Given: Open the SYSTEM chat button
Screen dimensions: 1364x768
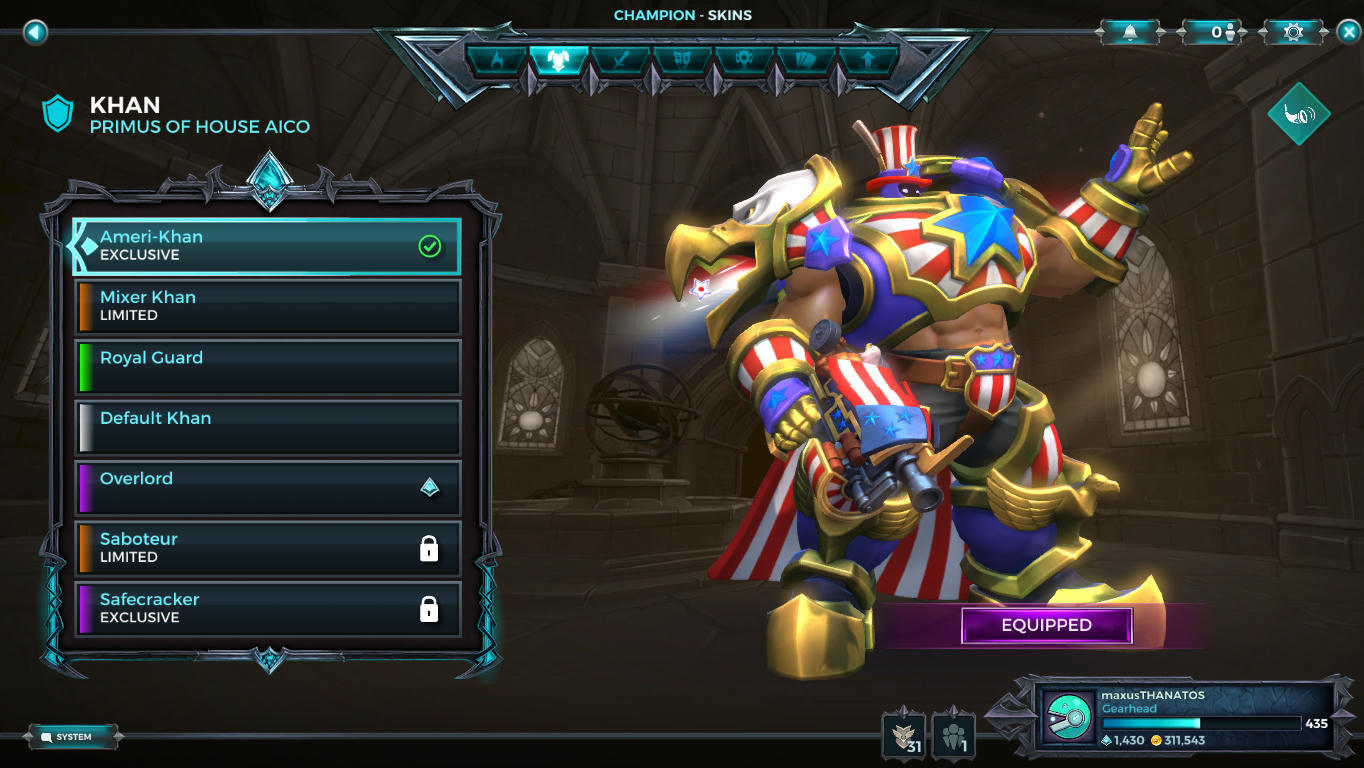Looking at the screenshot, I should click(70, 735).
